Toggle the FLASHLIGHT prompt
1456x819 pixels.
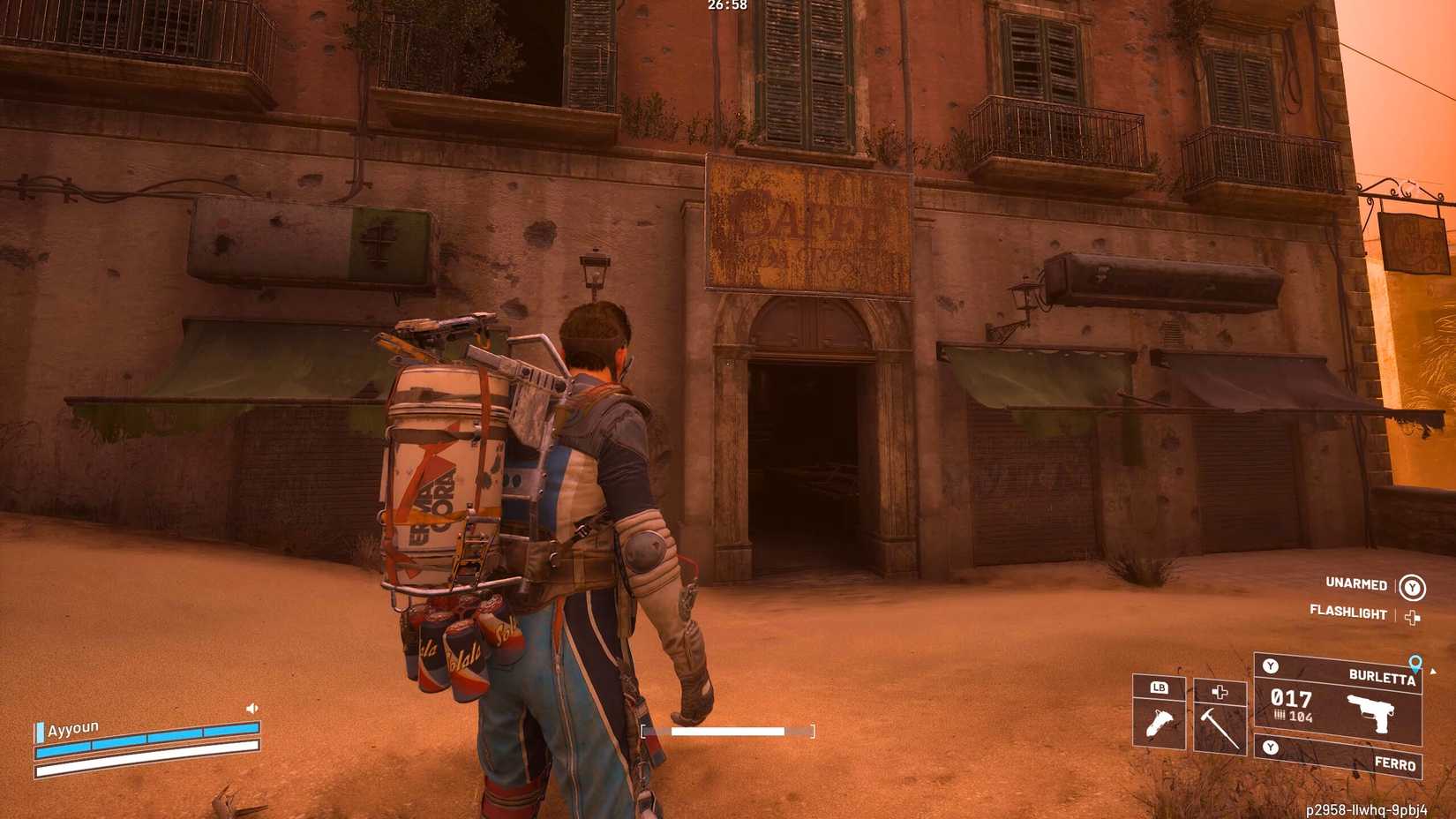coord(1348,614)
